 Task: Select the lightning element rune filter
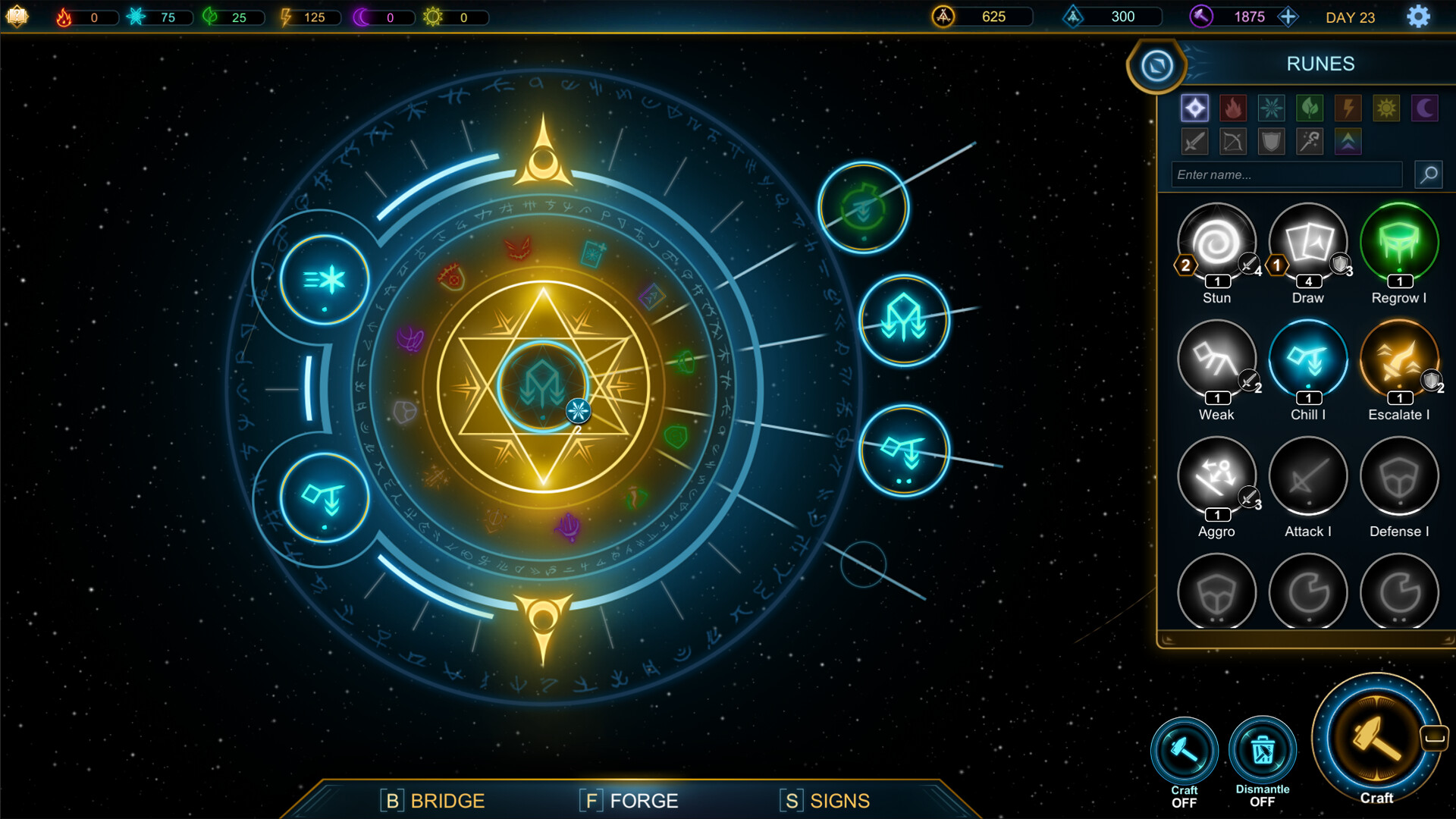1348,108
